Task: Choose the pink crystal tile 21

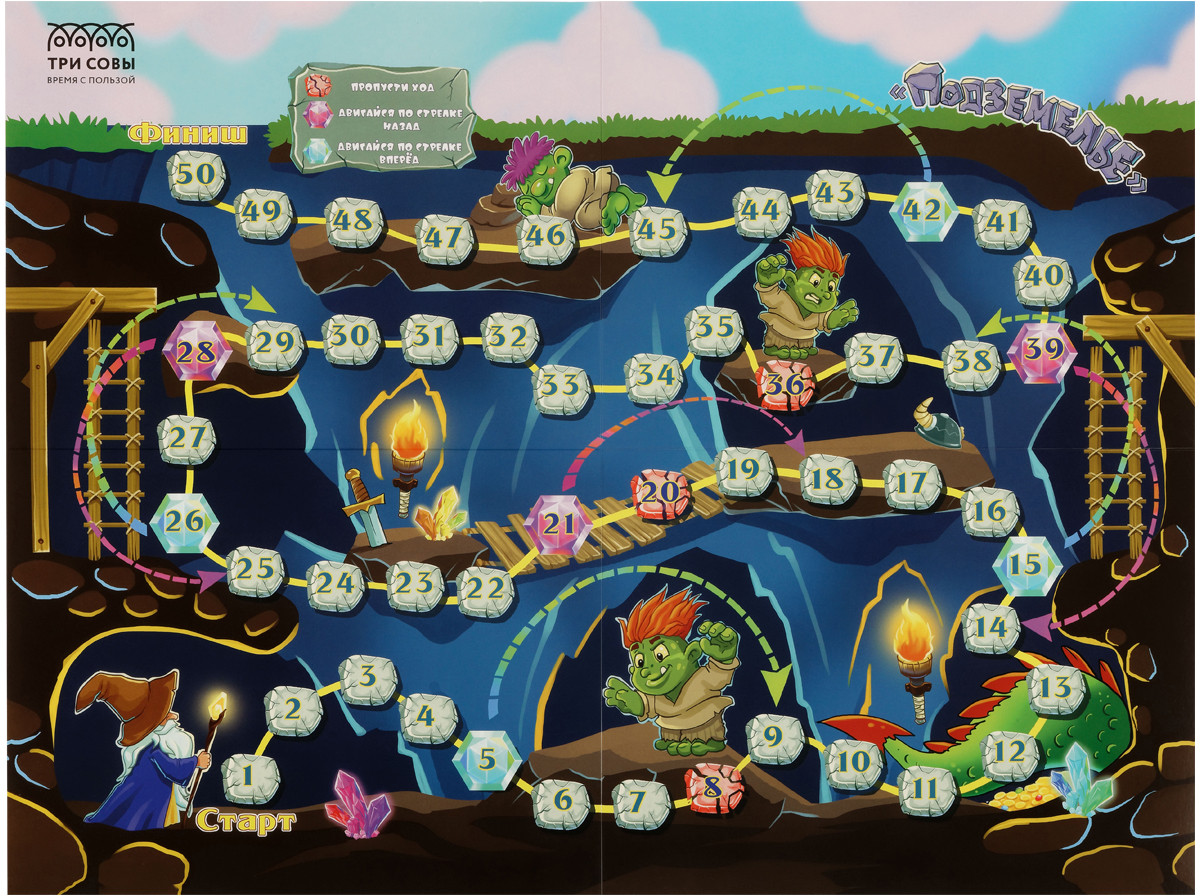Action: coord(564,523)
